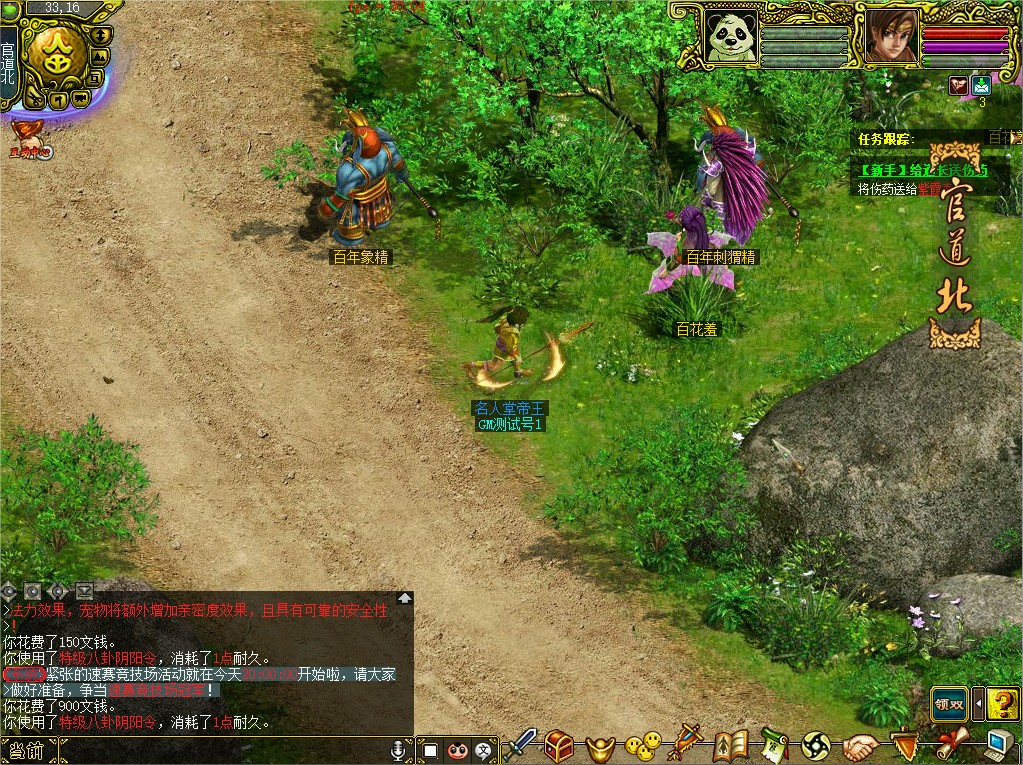Click the player character portrait
This screenshot has height=765, width=1023.
886,37
